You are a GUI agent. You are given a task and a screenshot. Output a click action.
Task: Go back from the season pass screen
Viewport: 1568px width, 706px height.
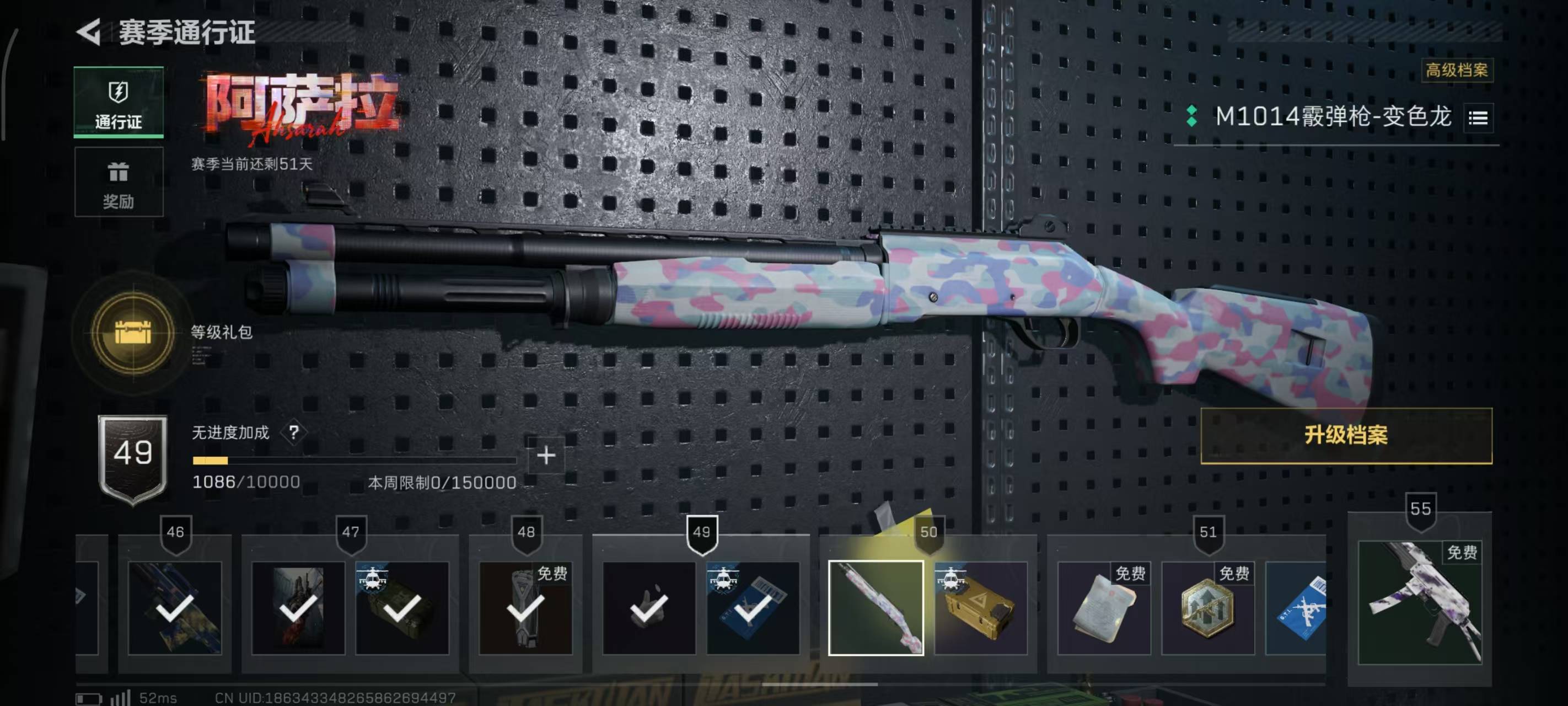click(x=89, y=31)
